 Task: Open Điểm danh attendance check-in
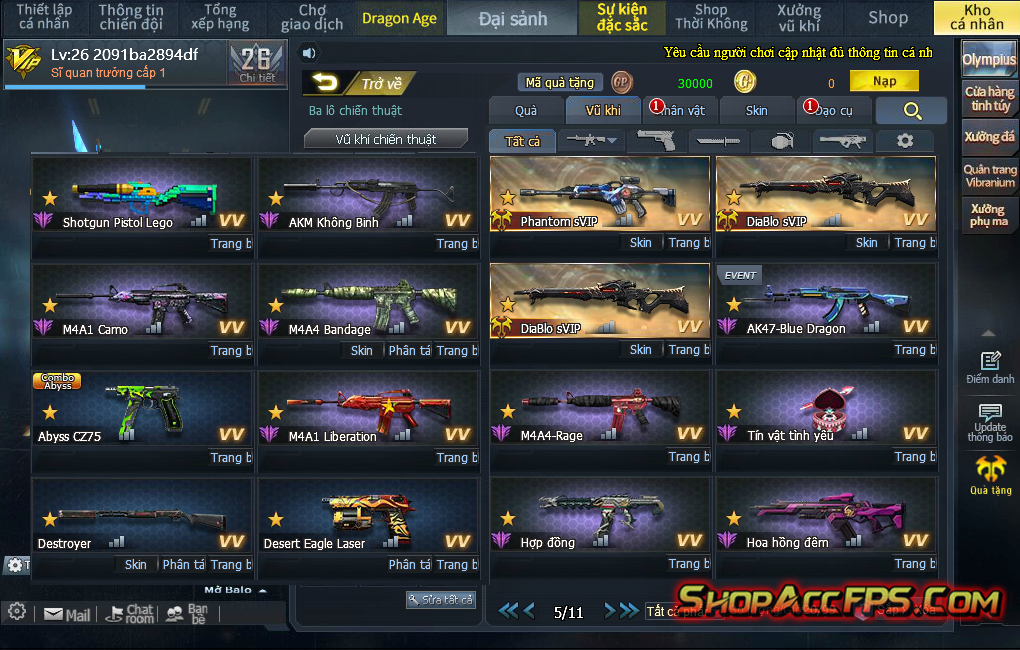click(990, 367)
